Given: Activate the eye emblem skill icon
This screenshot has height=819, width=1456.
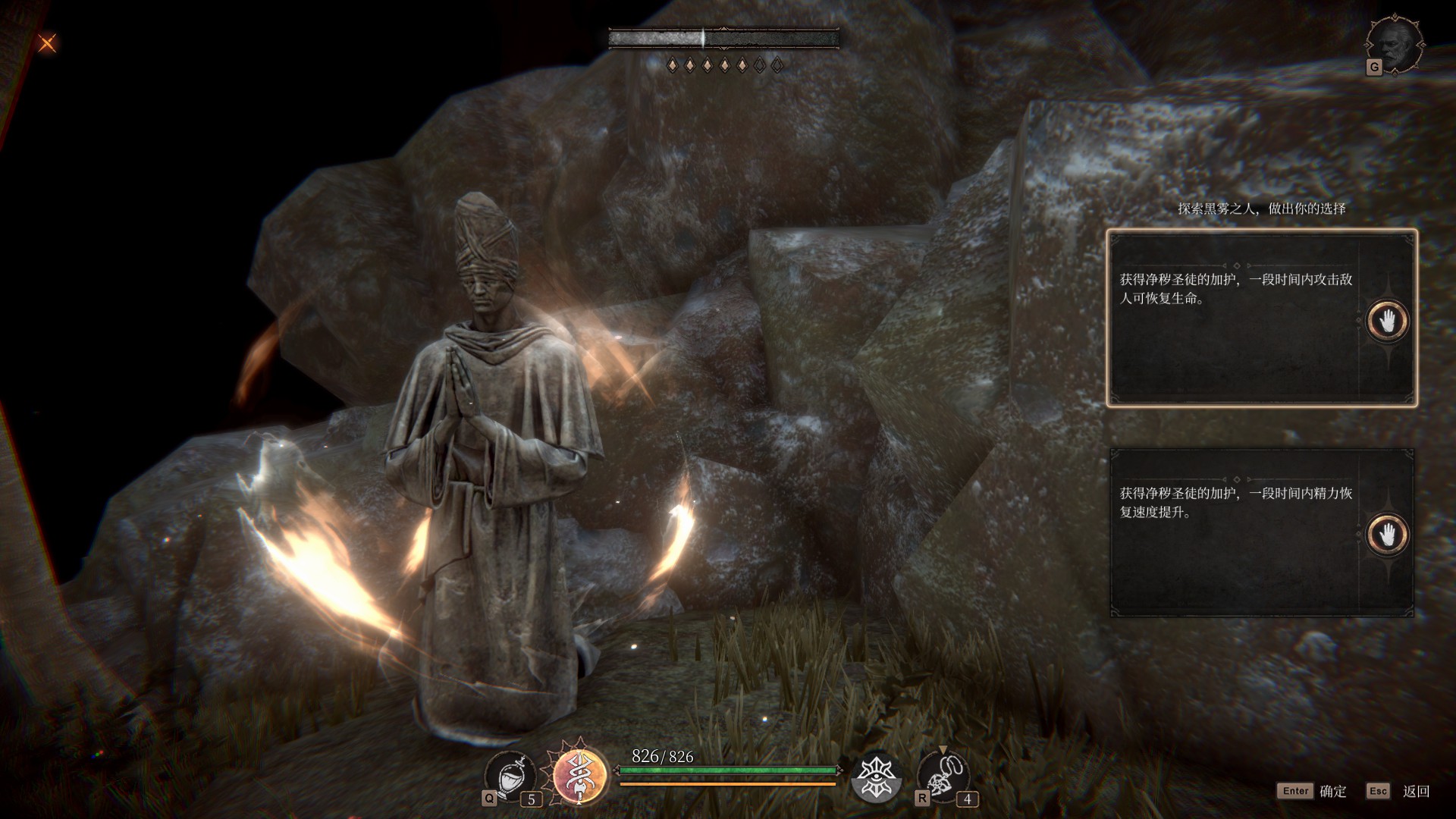Looking at the screenshot, I should point(876,777).
